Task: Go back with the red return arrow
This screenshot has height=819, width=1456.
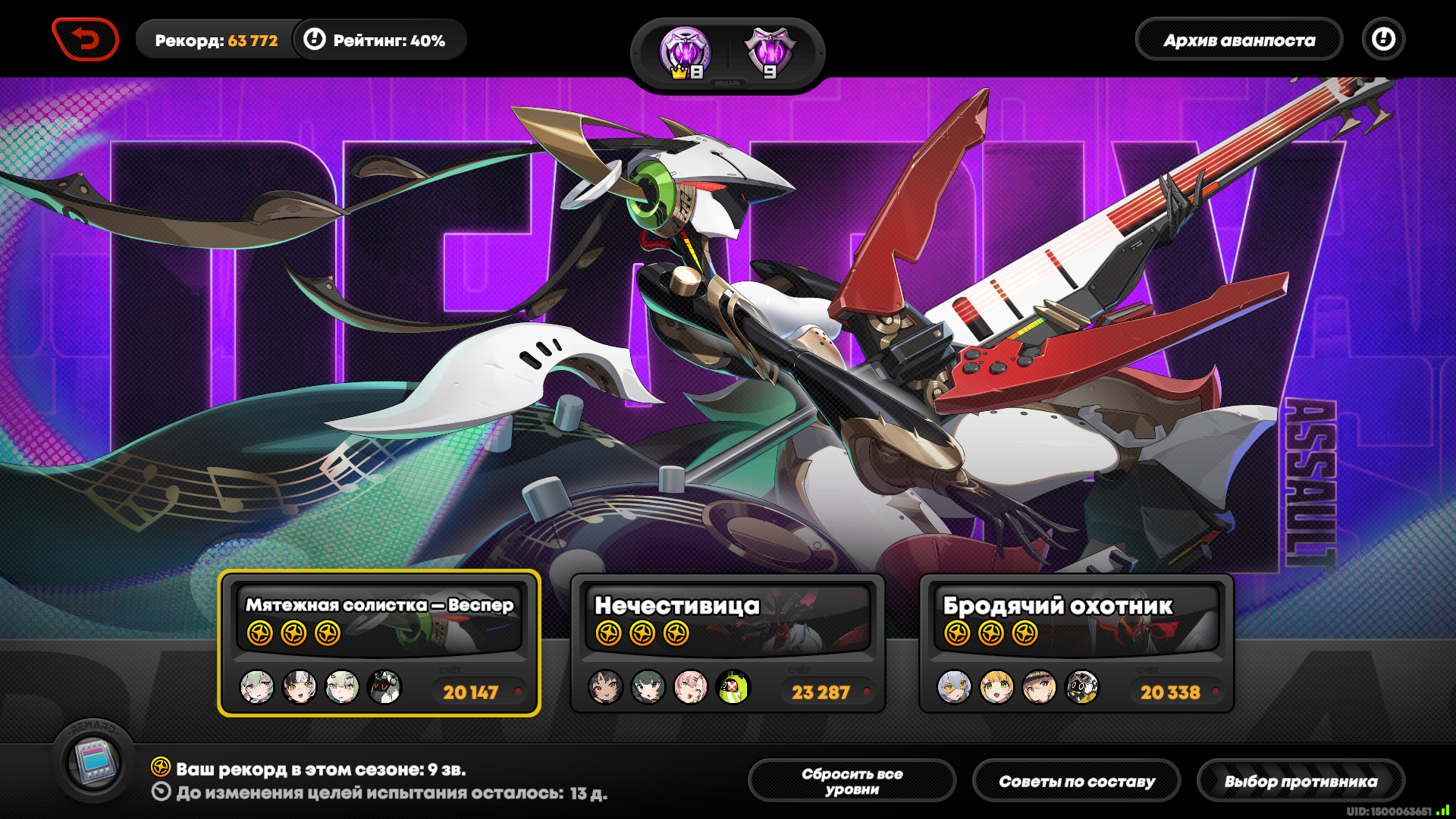Action: pyautogui.click(x=86, y=39)
